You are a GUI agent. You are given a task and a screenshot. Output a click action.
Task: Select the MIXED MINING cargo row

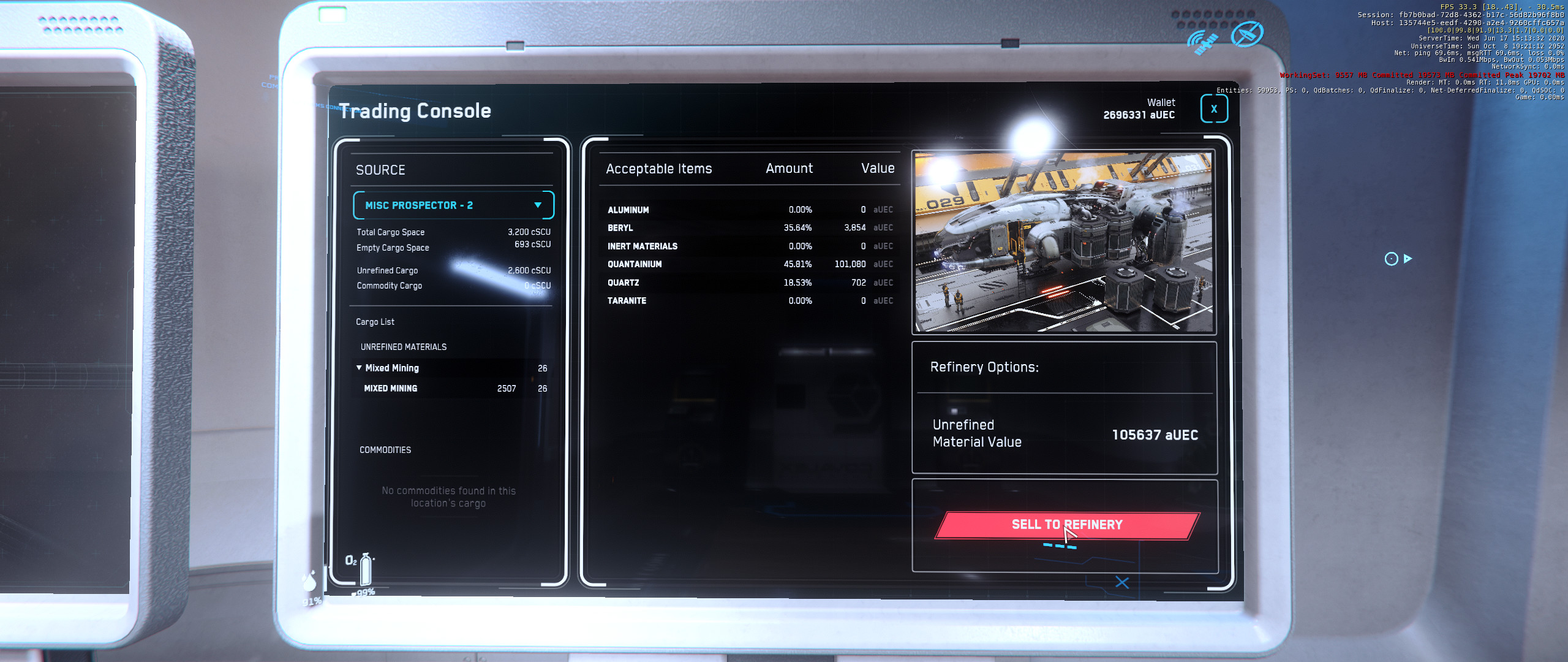click(452, 389)
